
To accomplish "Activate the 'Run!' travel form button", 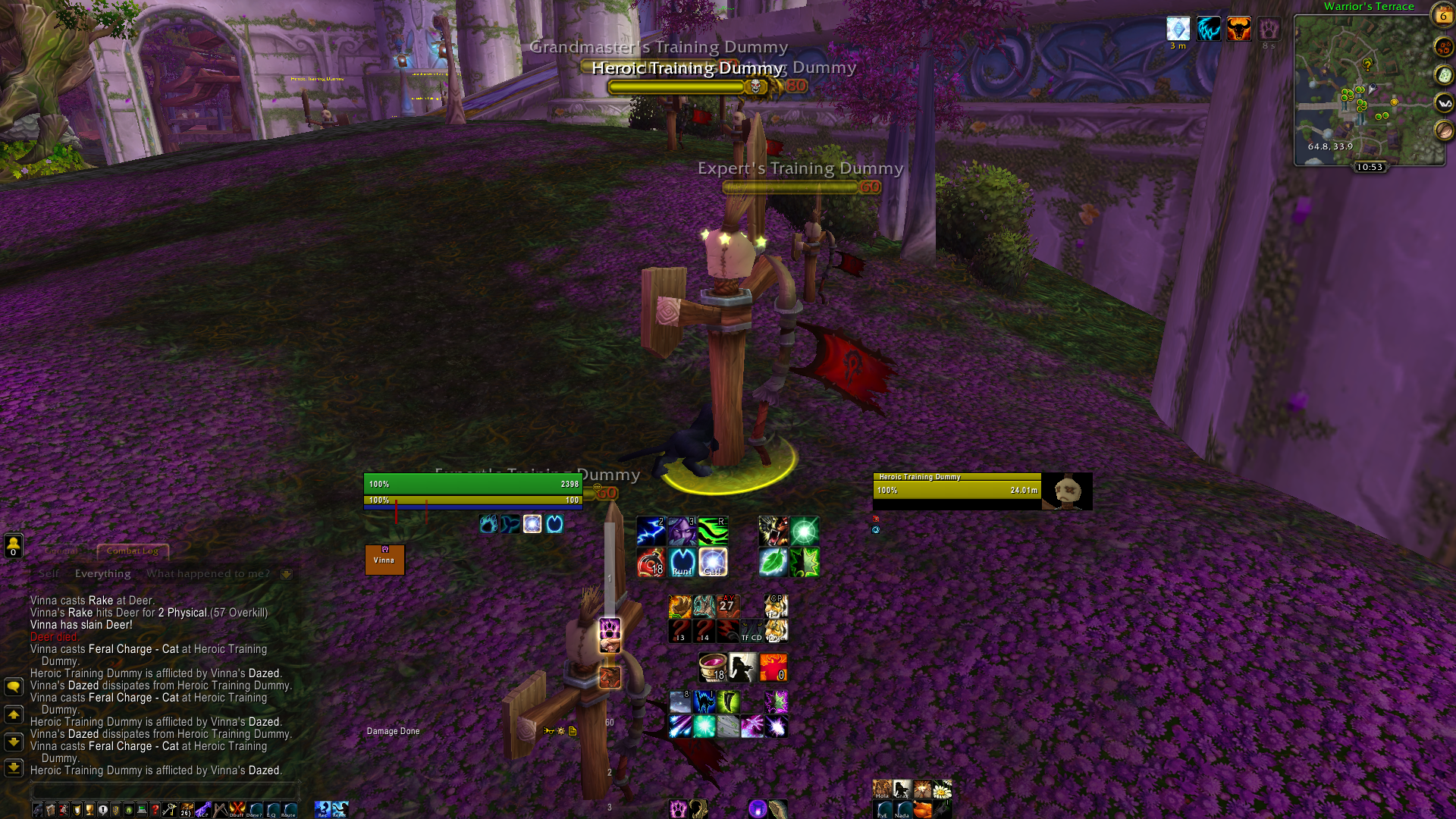I will [x=682, y=563].
